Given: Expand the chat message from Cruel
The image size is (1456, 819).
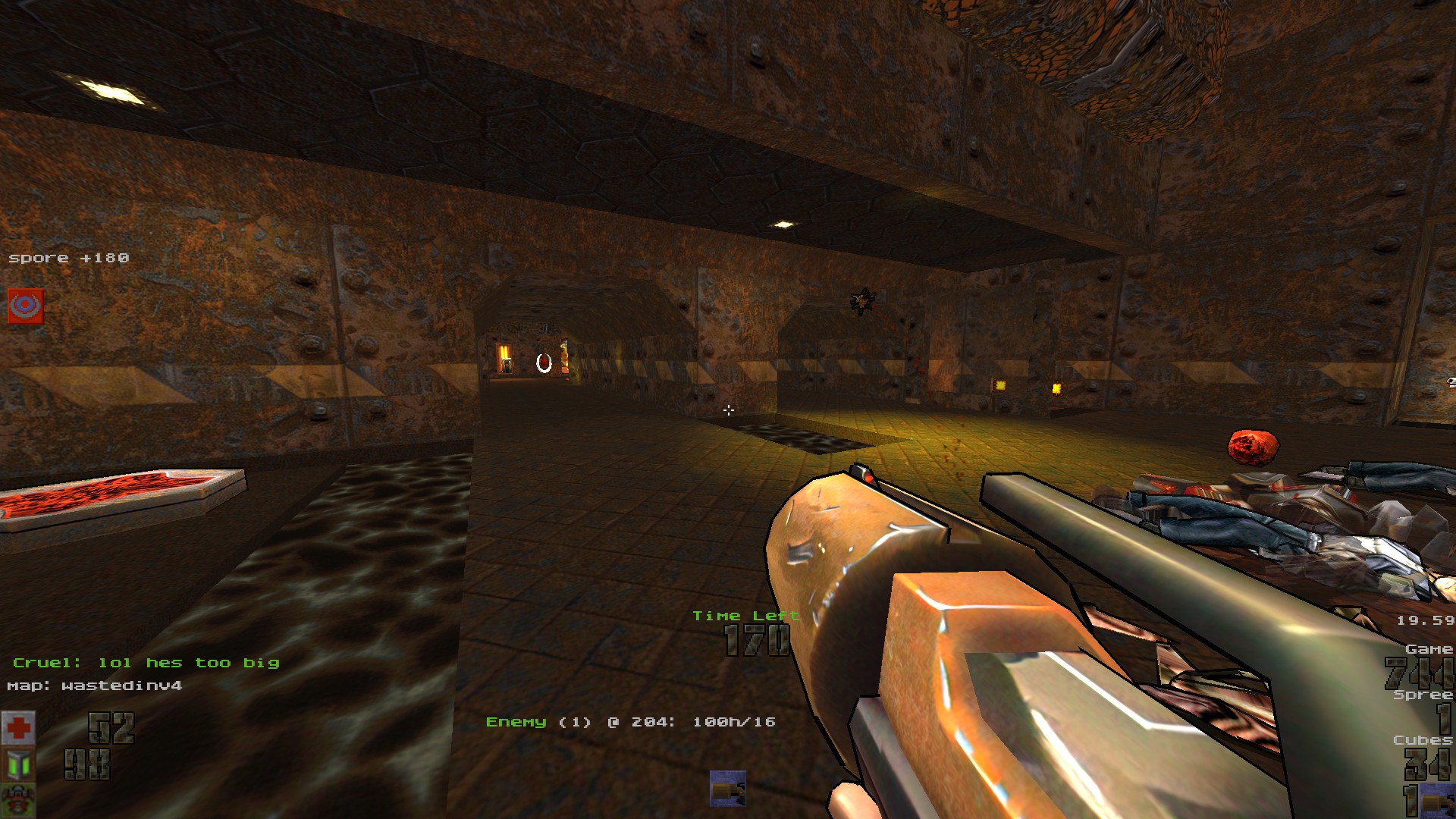Looking at the screenshot, I should [146, 662].
